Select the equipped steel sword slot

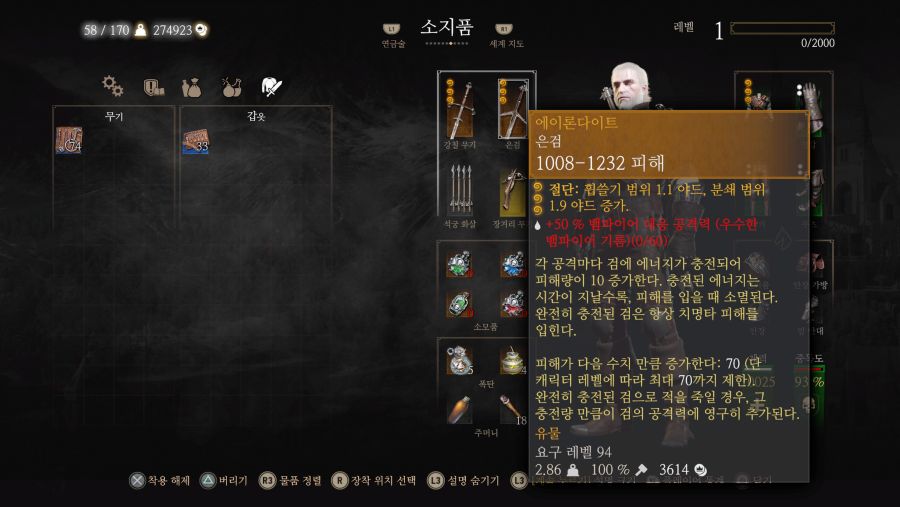point(460,111)
